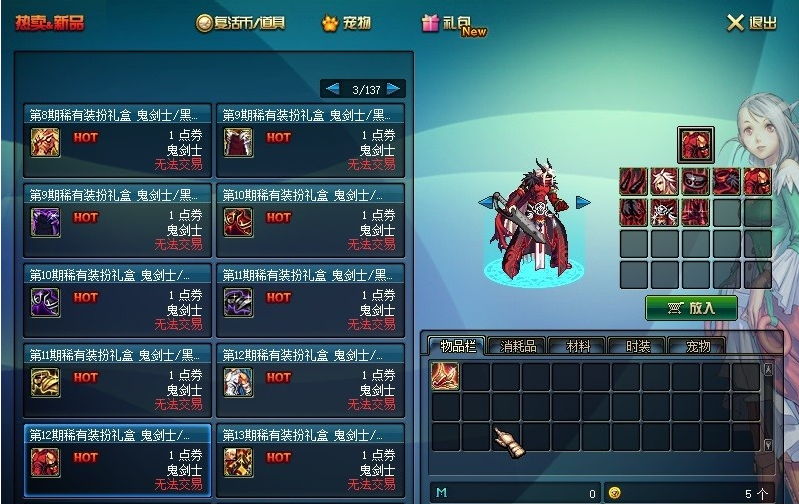Rotate the character preview left

(x=487, y=203)
